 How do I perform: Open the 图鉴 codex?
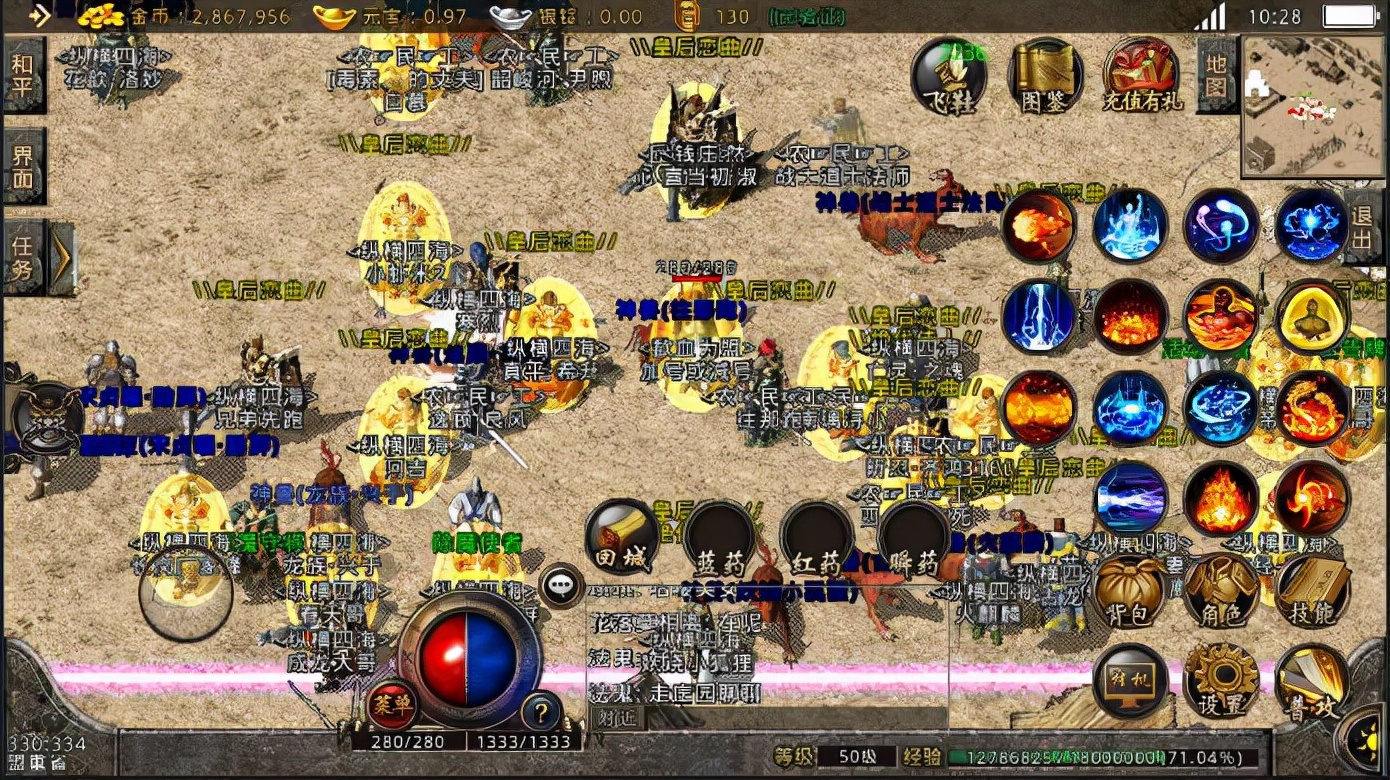pos(1045,76)
